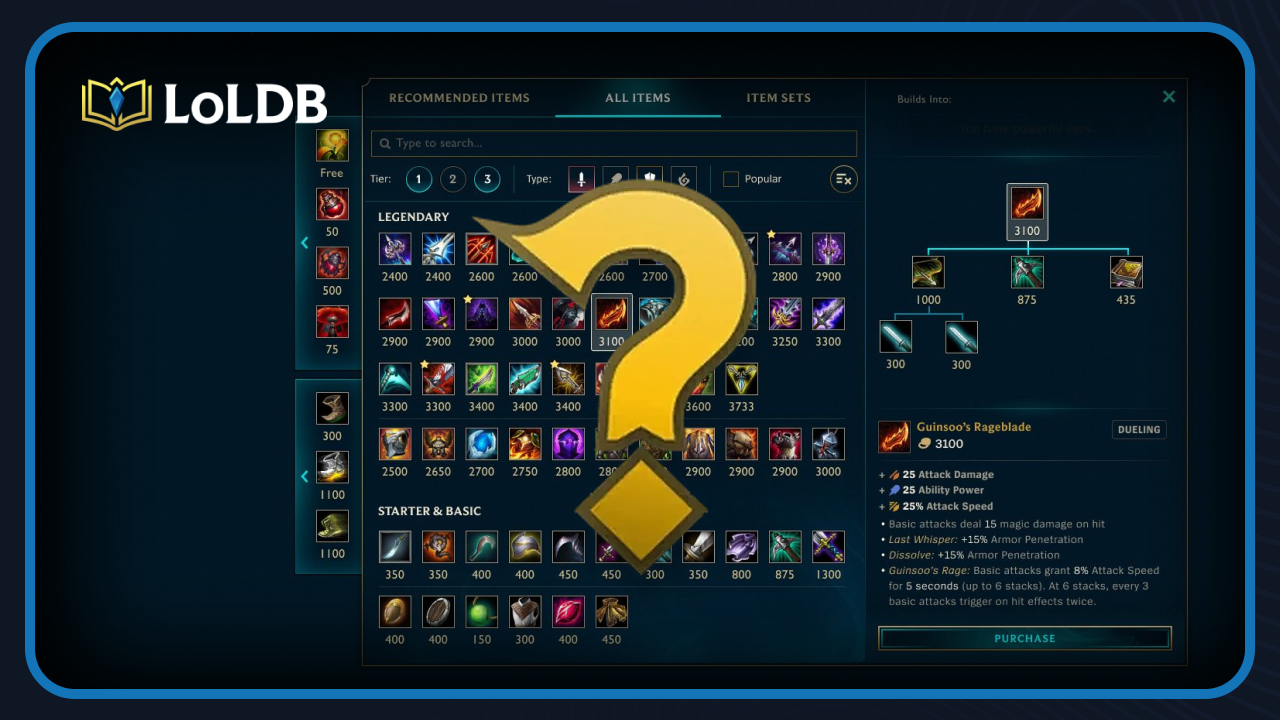Switch to the Recommended Items tab
The image size is (1280, 720).
pos(460,97)
